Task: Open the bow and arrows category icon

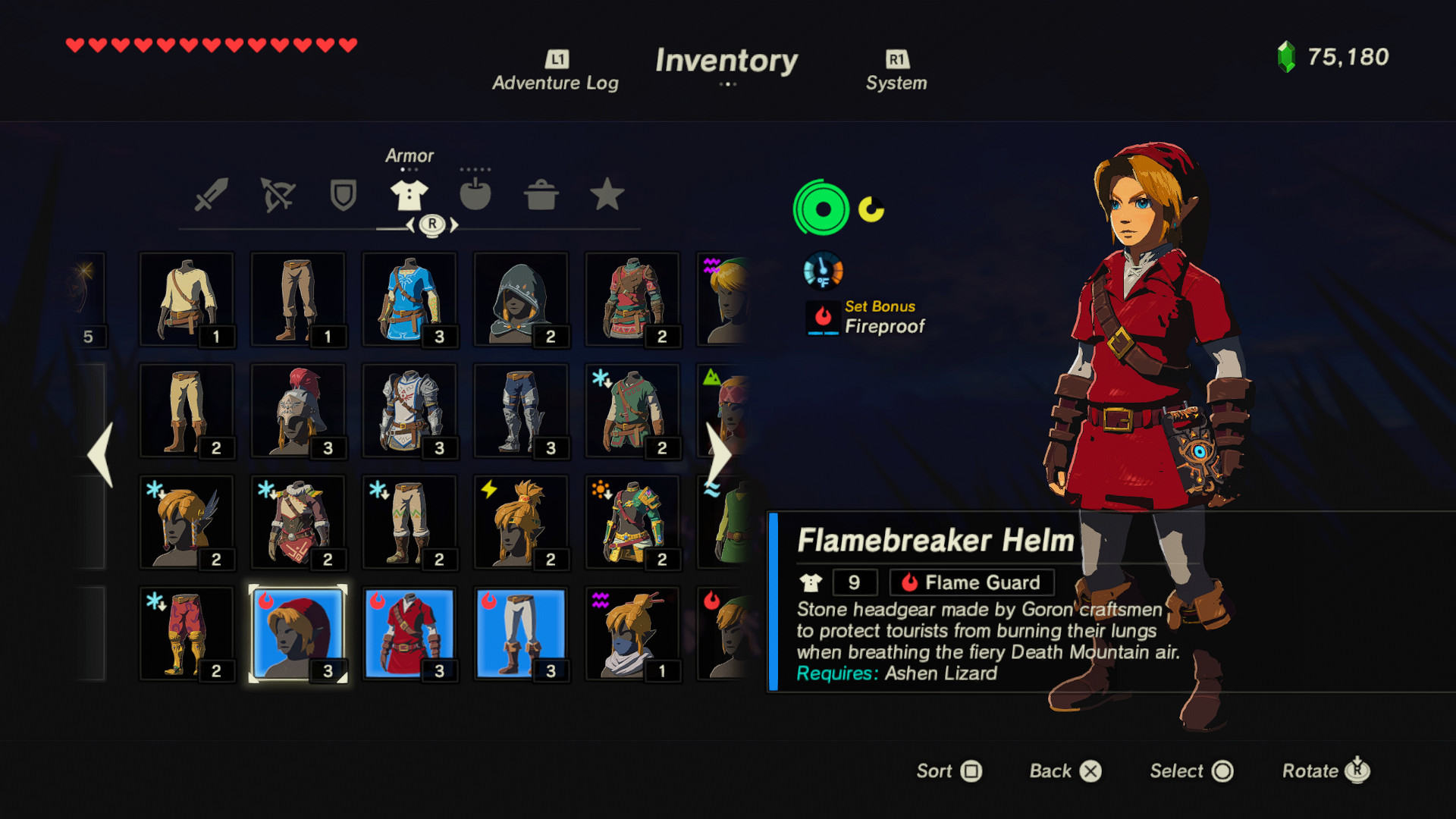Action: (277, 195)
